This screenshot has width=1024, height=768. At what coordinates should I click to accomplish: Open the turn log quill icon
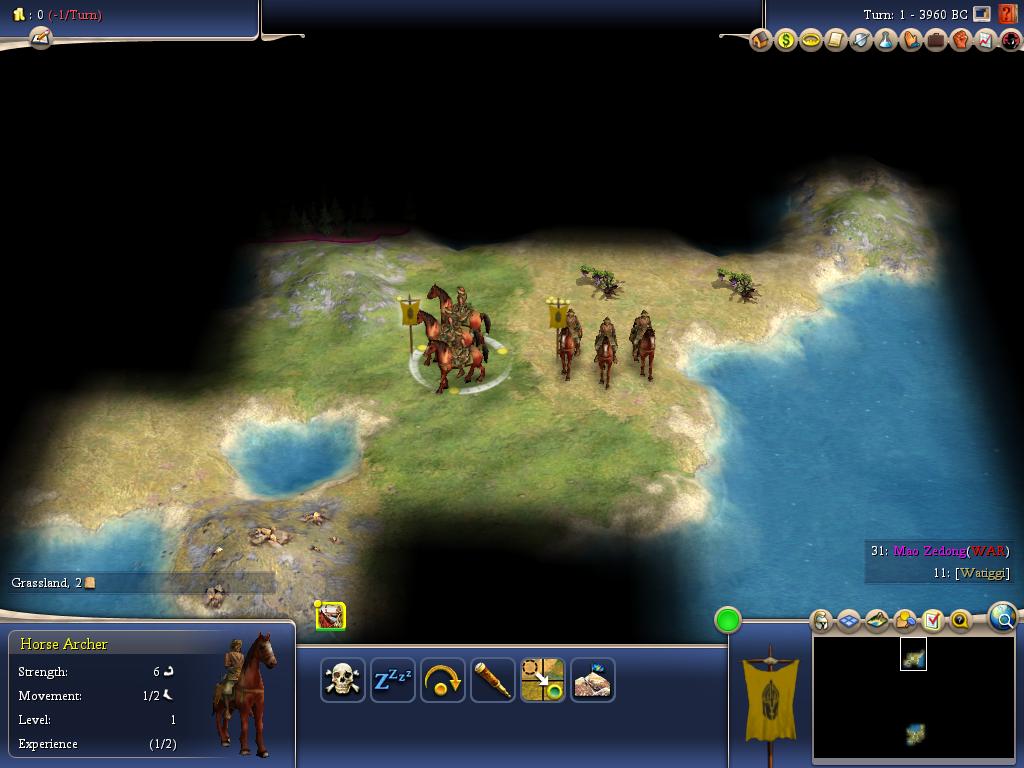pyautogui.click(x=40, y=38)
